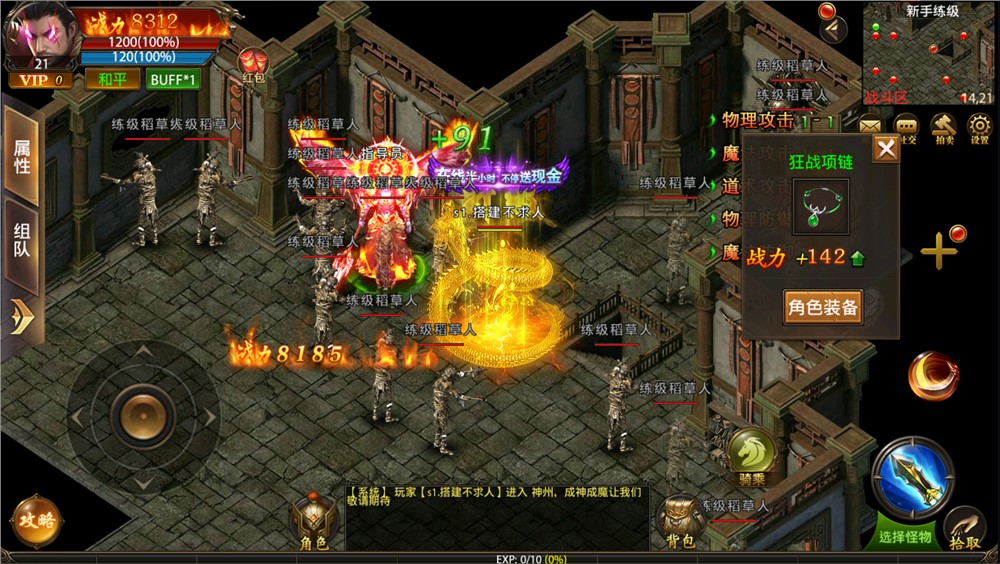Switch to the 属性 tab
Viewport: 1000px width, 564px height.
tap(21, 157)
